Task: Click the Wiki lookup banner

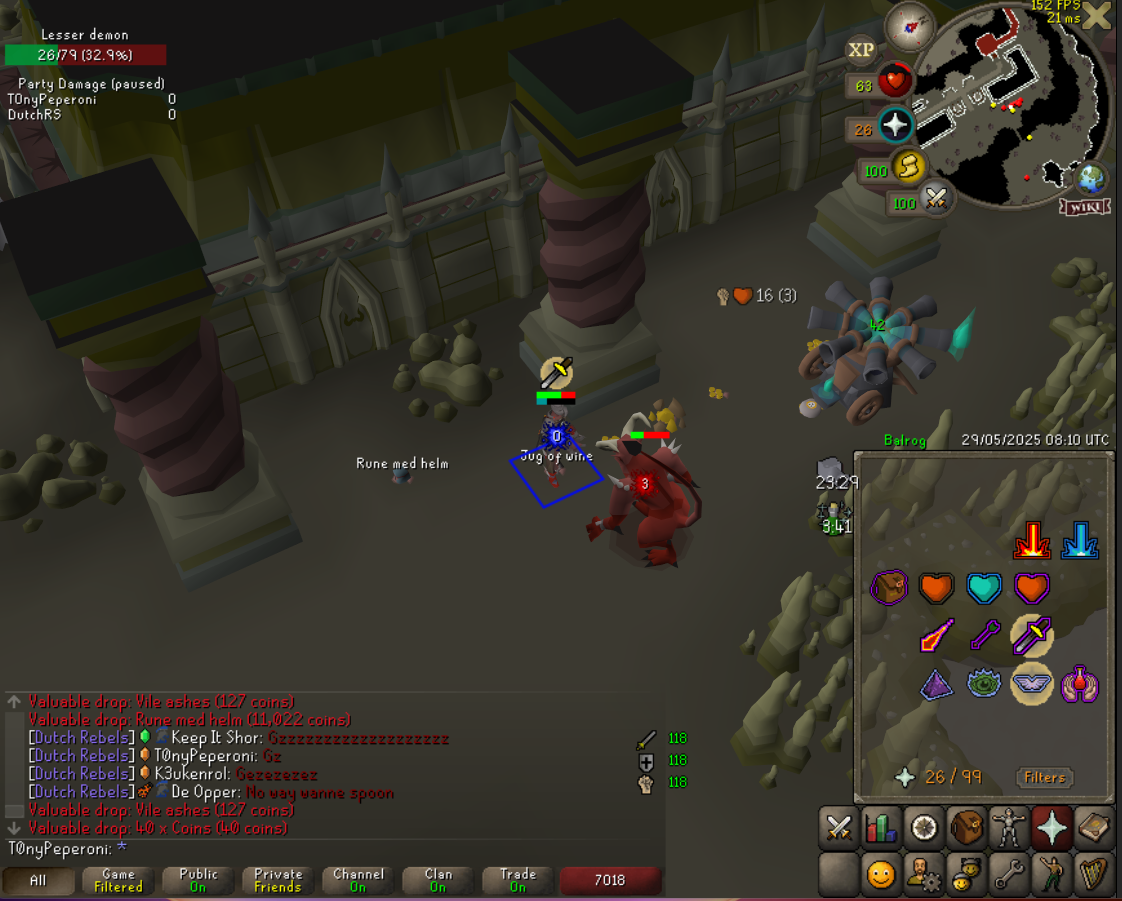Action: point(1085,207)
